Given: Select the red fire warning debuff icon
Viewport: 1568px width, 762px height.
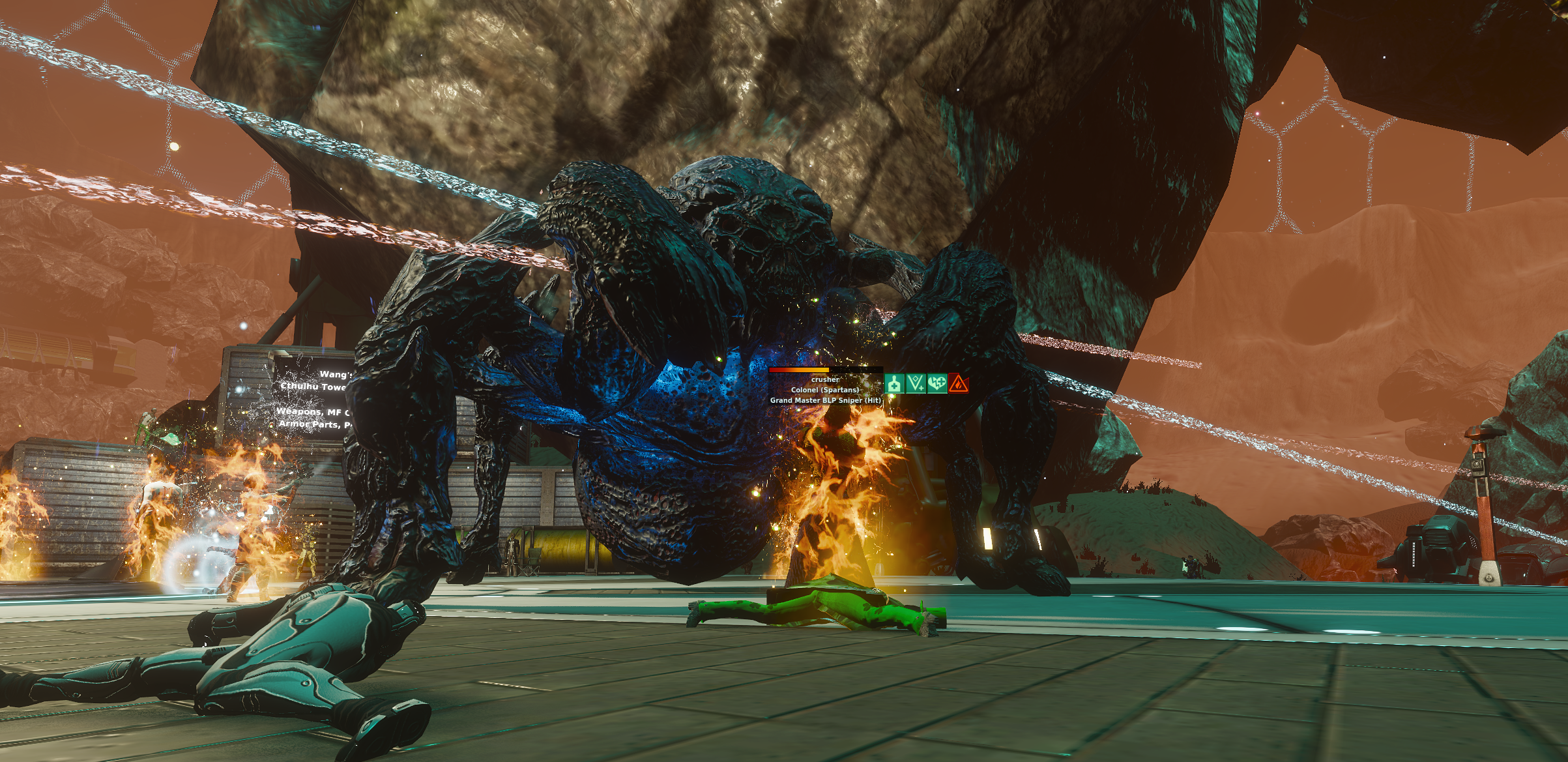Looking at the screenshot, I should (957, 383).
